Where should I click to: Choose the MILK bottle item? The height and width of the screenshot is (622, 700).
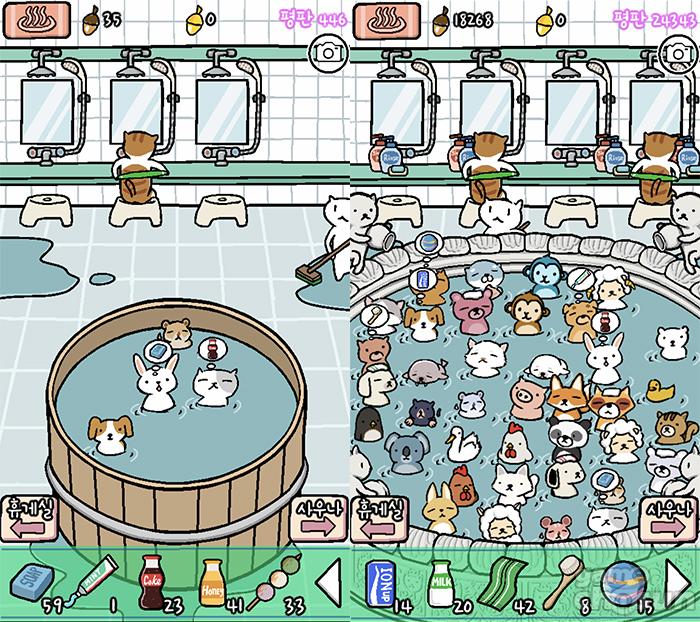[439, 580]
